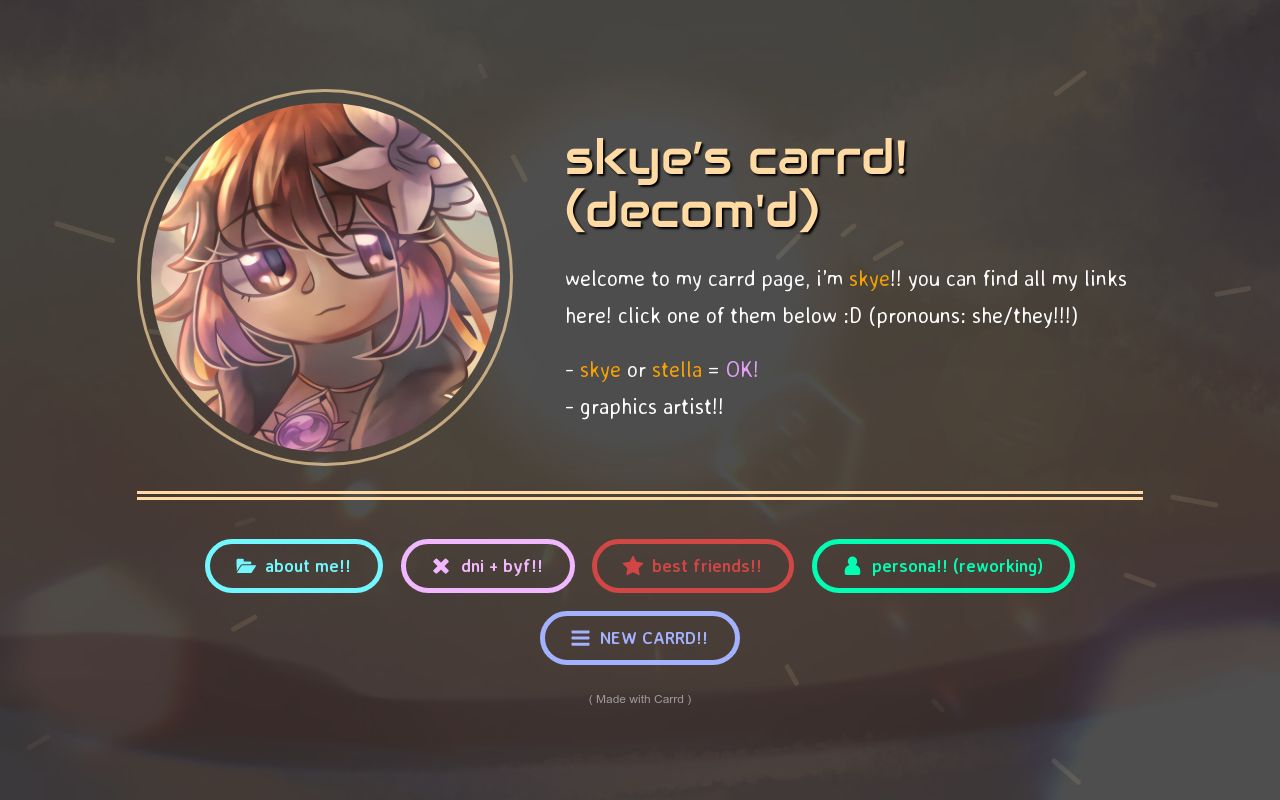View the best friends!! section
The width and height of the screenshot is (1280, 800).
tap(693, 566)
